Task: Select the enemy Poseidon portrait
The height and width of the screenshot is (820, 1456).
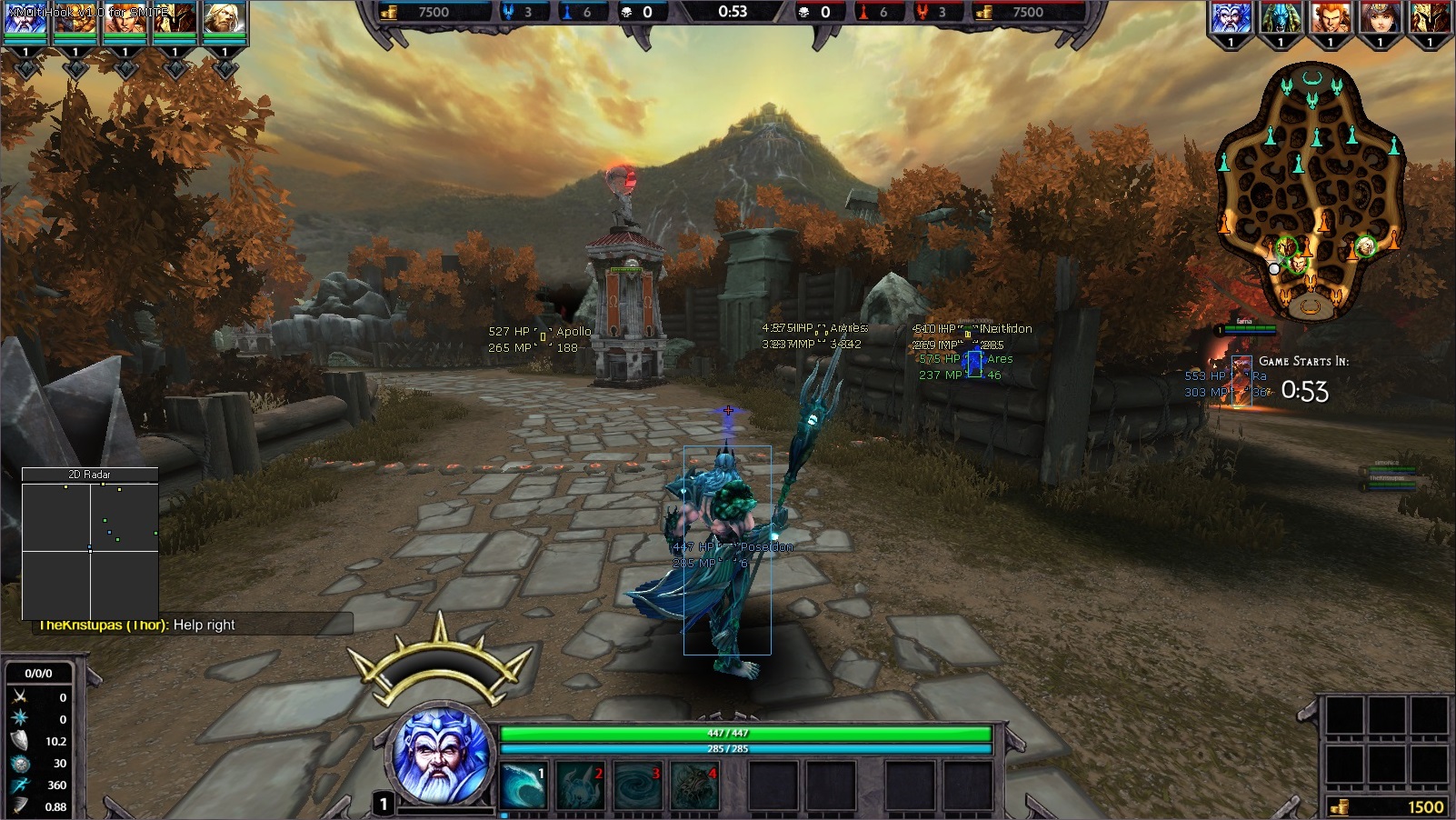Action: [1232, 18]
